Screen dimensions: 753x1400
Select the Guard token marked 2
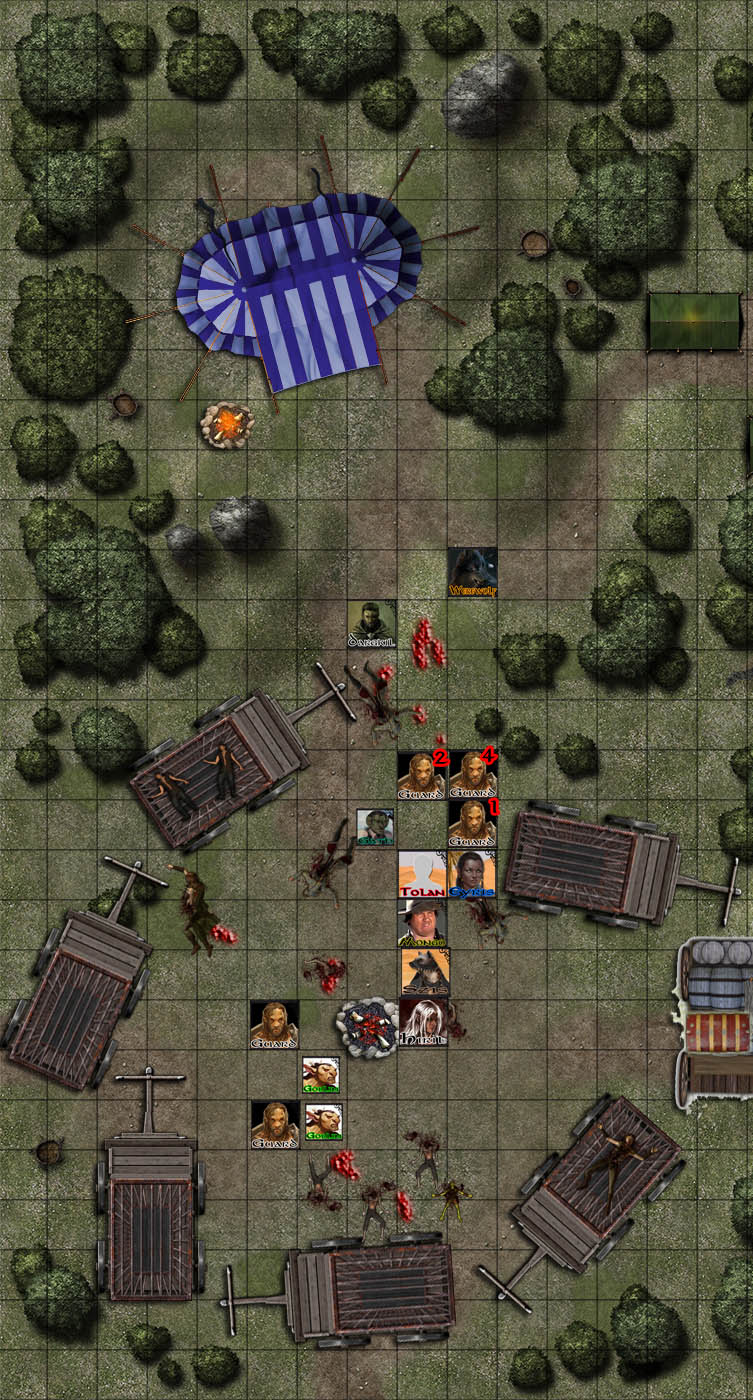422,775
